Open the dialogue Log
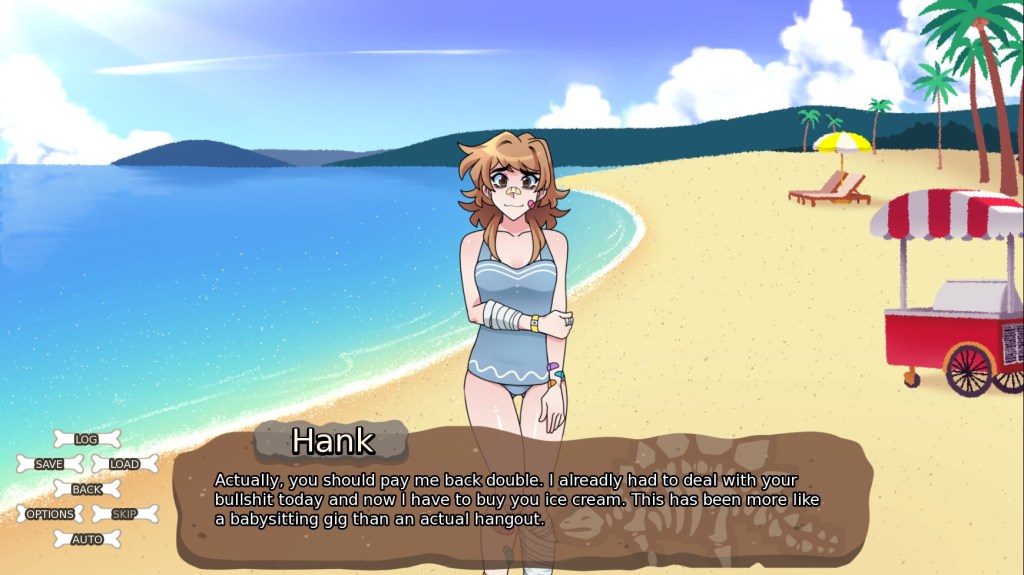Viewport: 1024px width, 575px height. click(87, 439)
